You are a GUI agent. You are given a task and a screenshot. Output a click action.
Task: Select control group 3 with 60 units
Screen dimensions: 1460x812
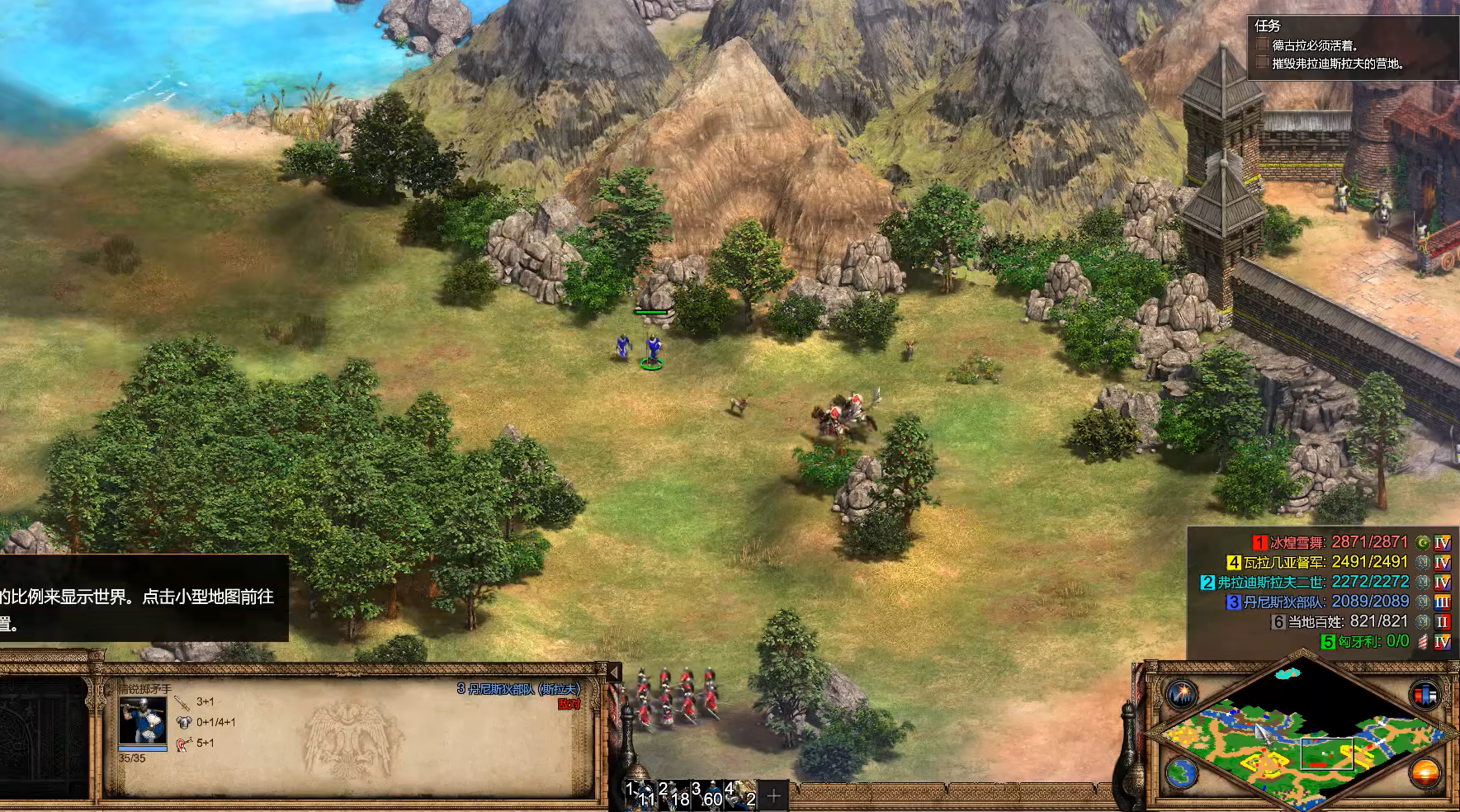tap(706, 795)
